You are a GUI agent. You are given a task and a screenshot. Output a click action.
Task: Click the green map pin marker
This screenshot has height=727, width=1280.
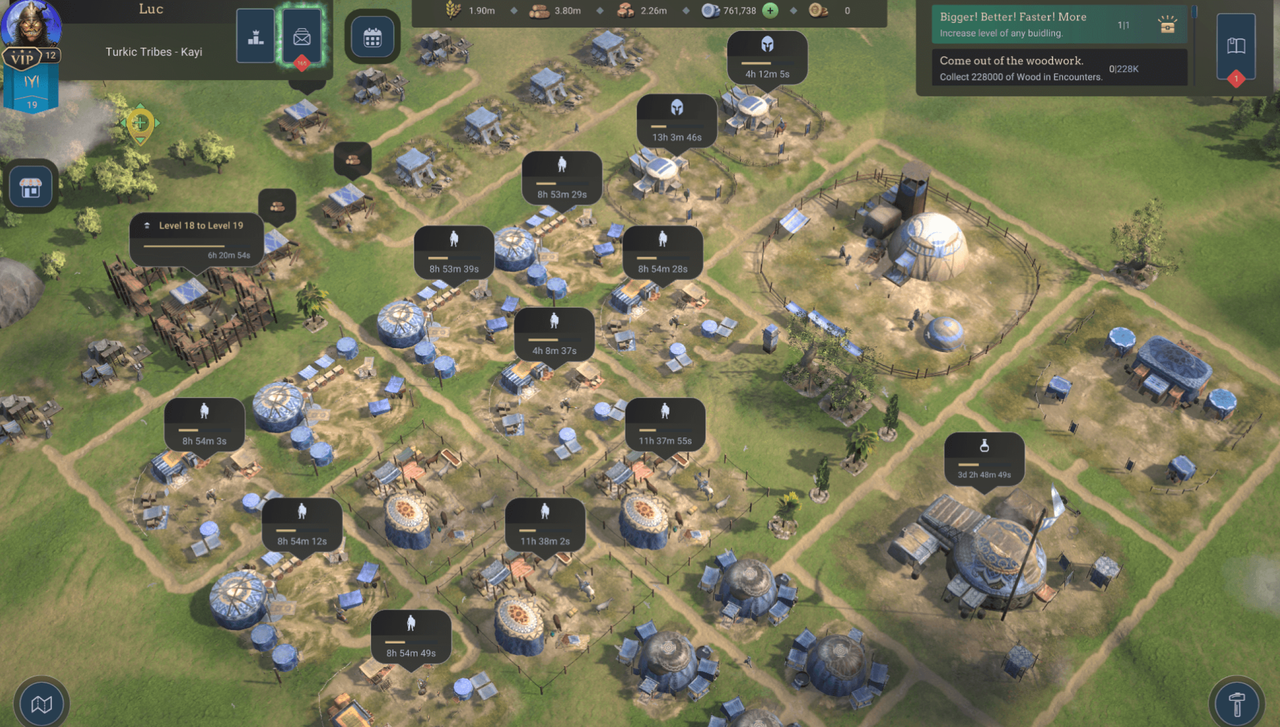pos(140,124)
